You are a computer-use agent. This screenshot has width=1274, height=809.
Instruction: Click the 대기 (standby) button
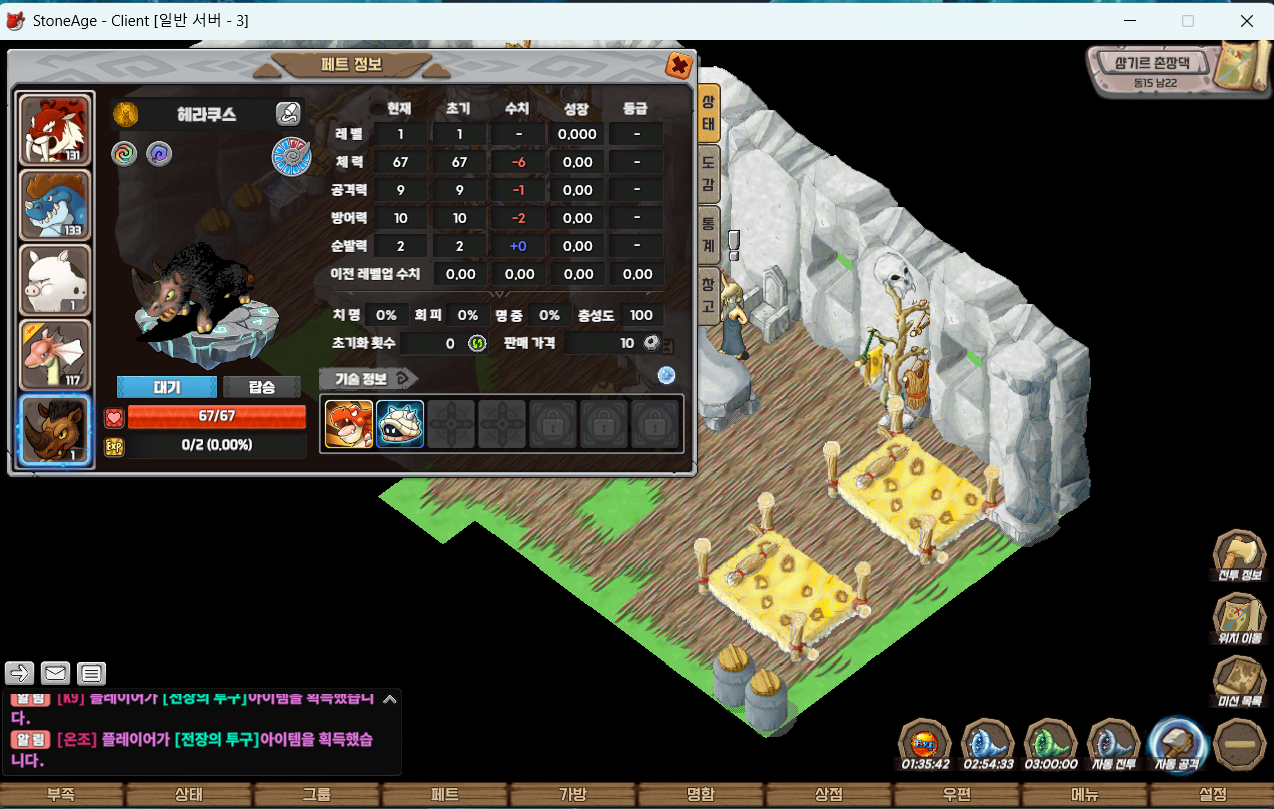(166, 387)
